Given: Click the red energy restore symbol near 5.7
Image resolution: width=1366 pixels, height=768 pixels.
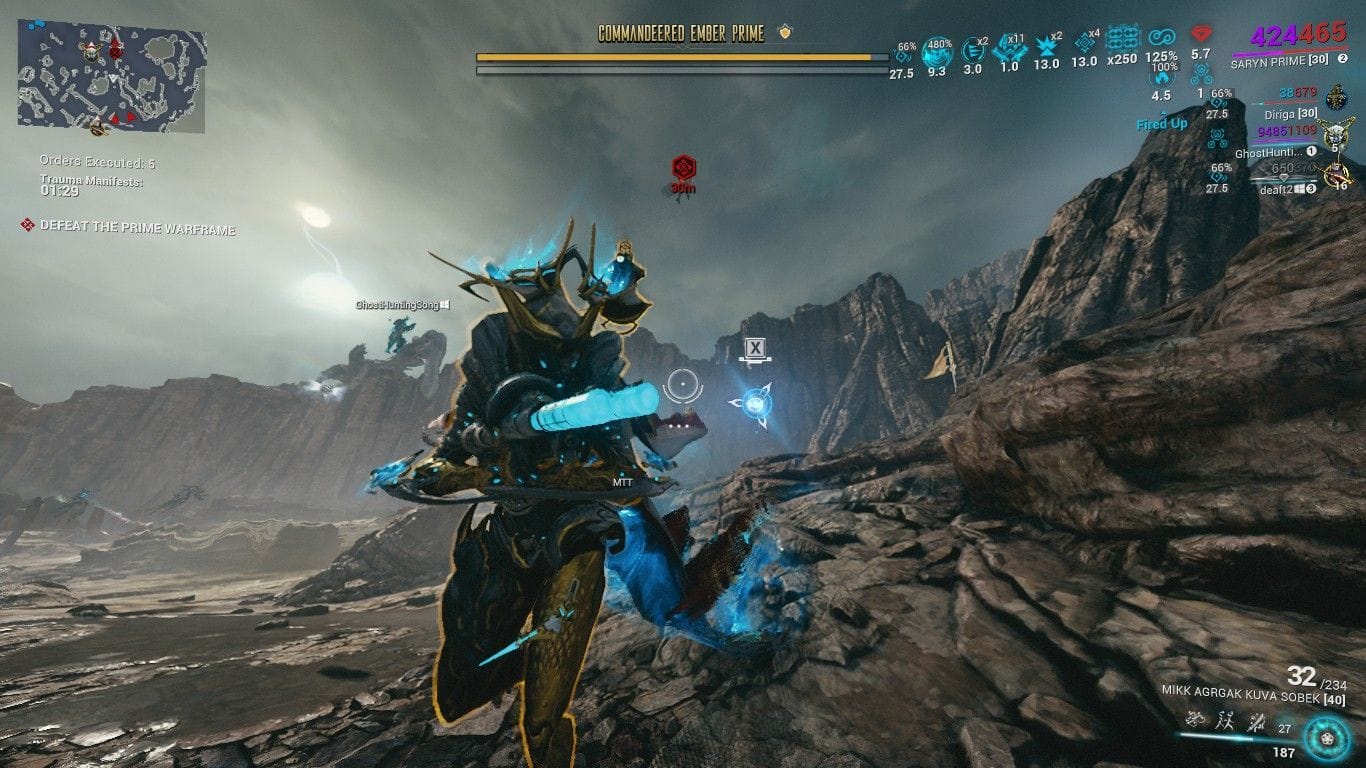Looking at the screenshot, I should (1199, 33).
